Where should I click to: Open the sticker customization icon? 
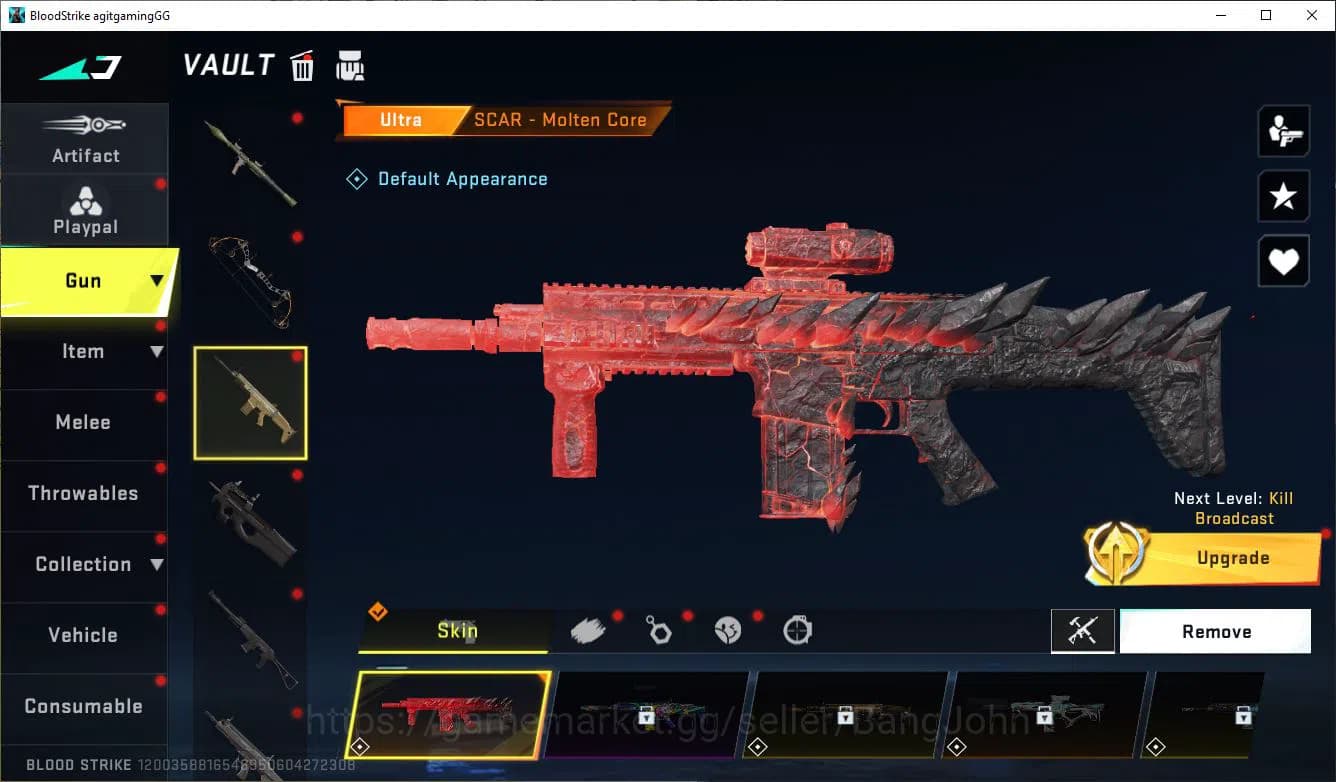pyautogui.click(x=729, y=630)
